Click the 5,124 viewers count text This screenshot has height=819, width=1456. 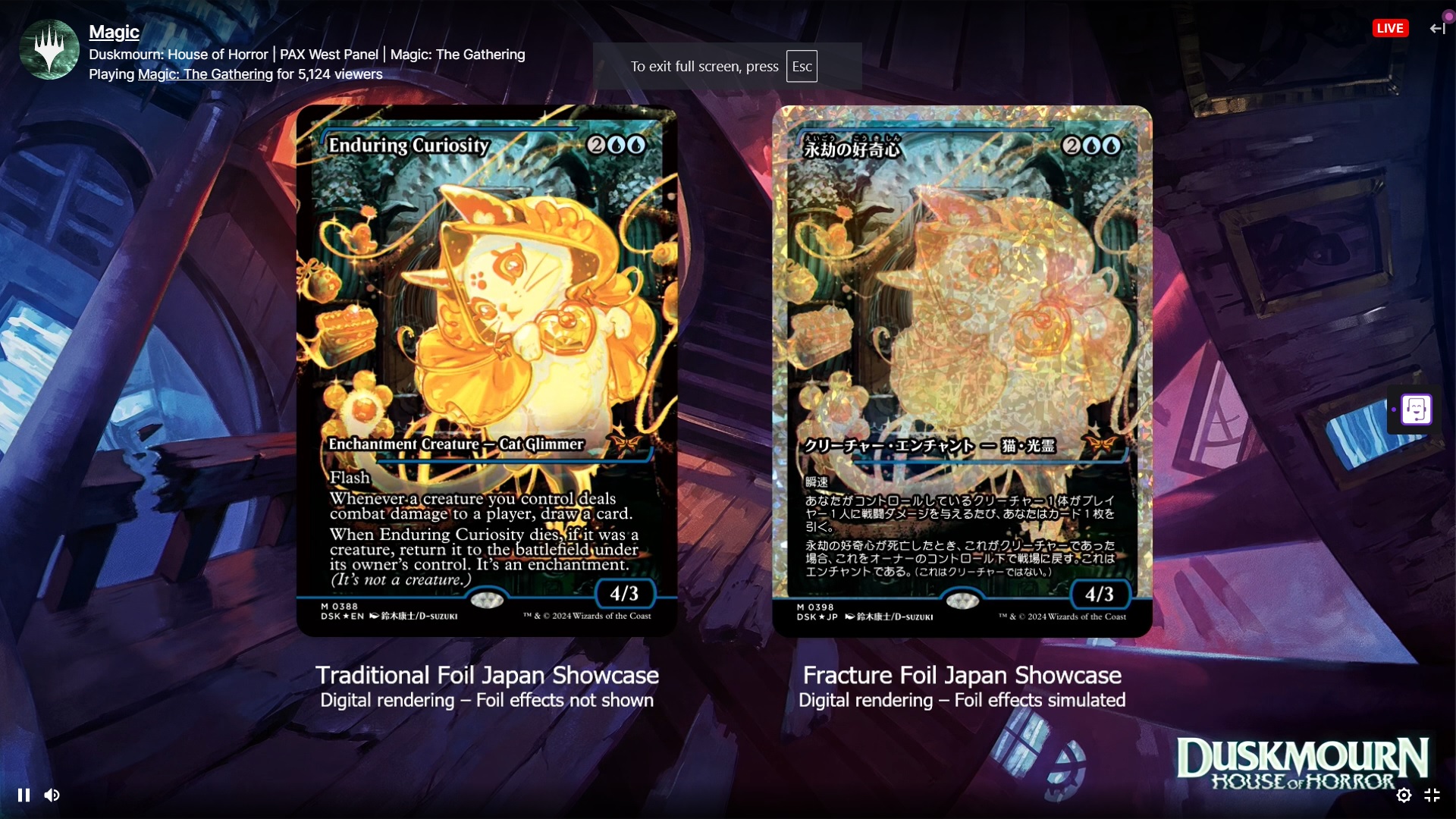pyautogui.click(x=340, y=74)
